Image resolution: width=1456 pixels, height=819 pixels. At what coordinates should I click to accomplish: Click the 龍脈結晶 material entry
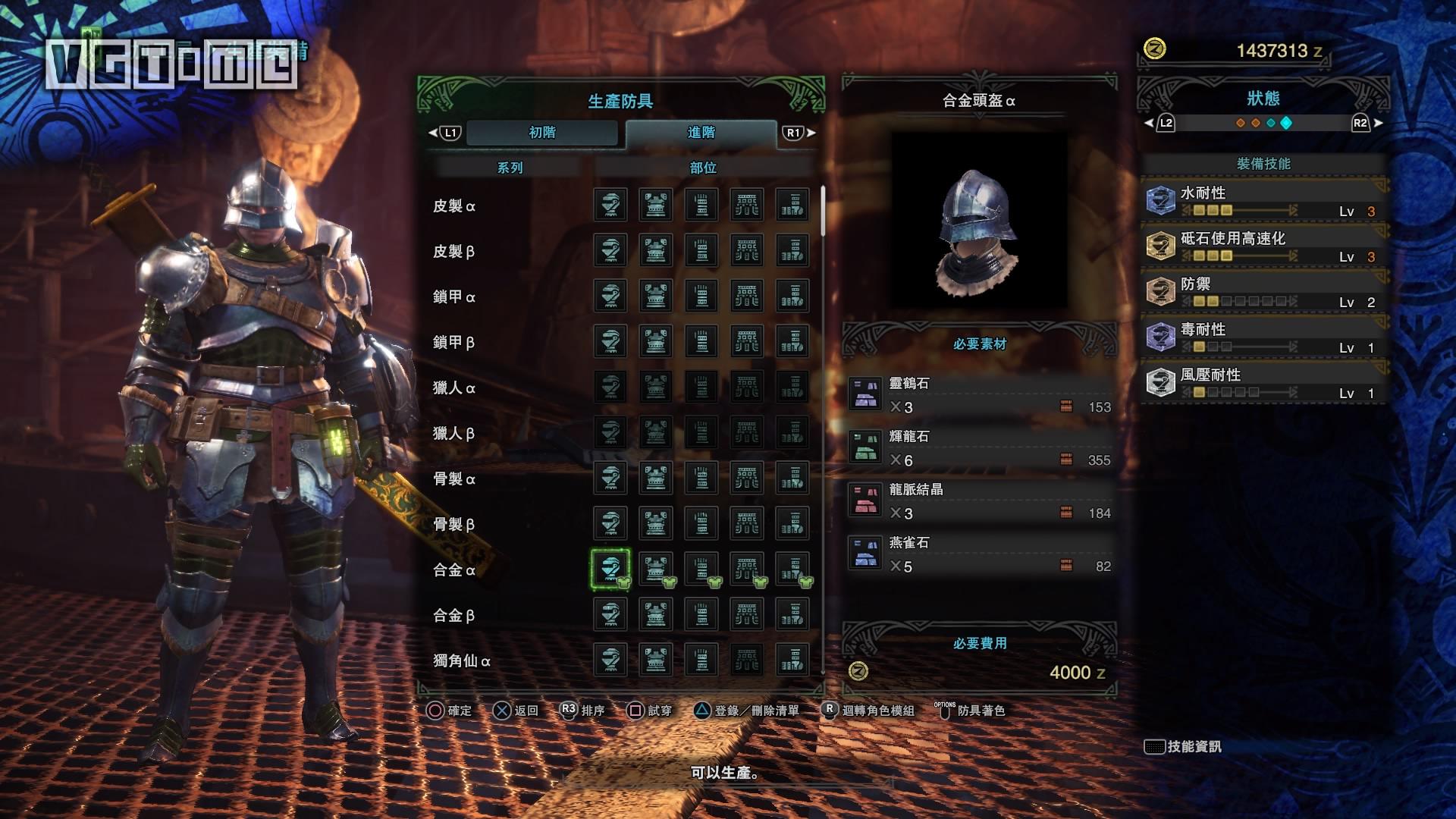tap(980, 502)
